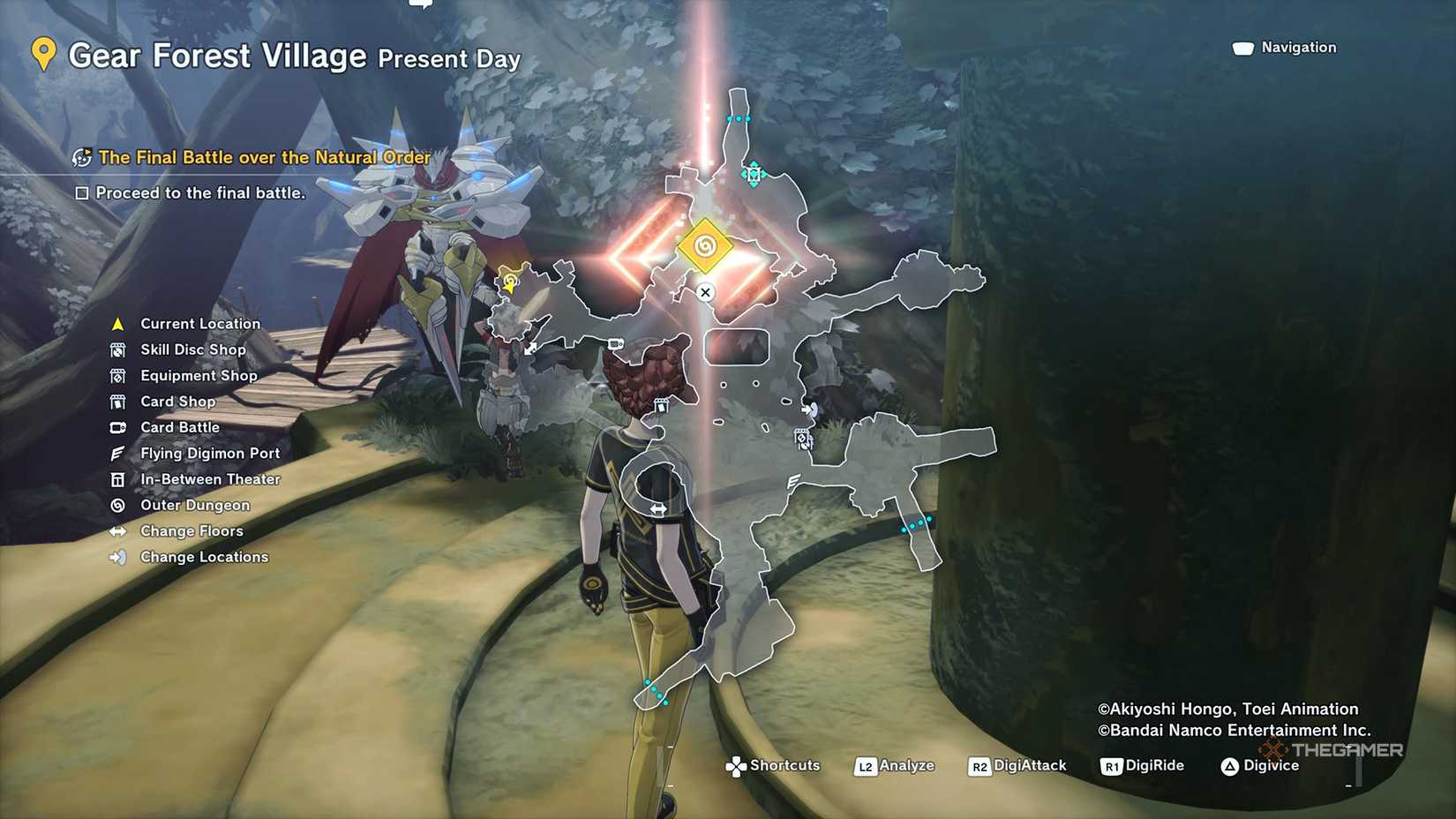Select the Card Battle legend entry

(x=179, y=427)
